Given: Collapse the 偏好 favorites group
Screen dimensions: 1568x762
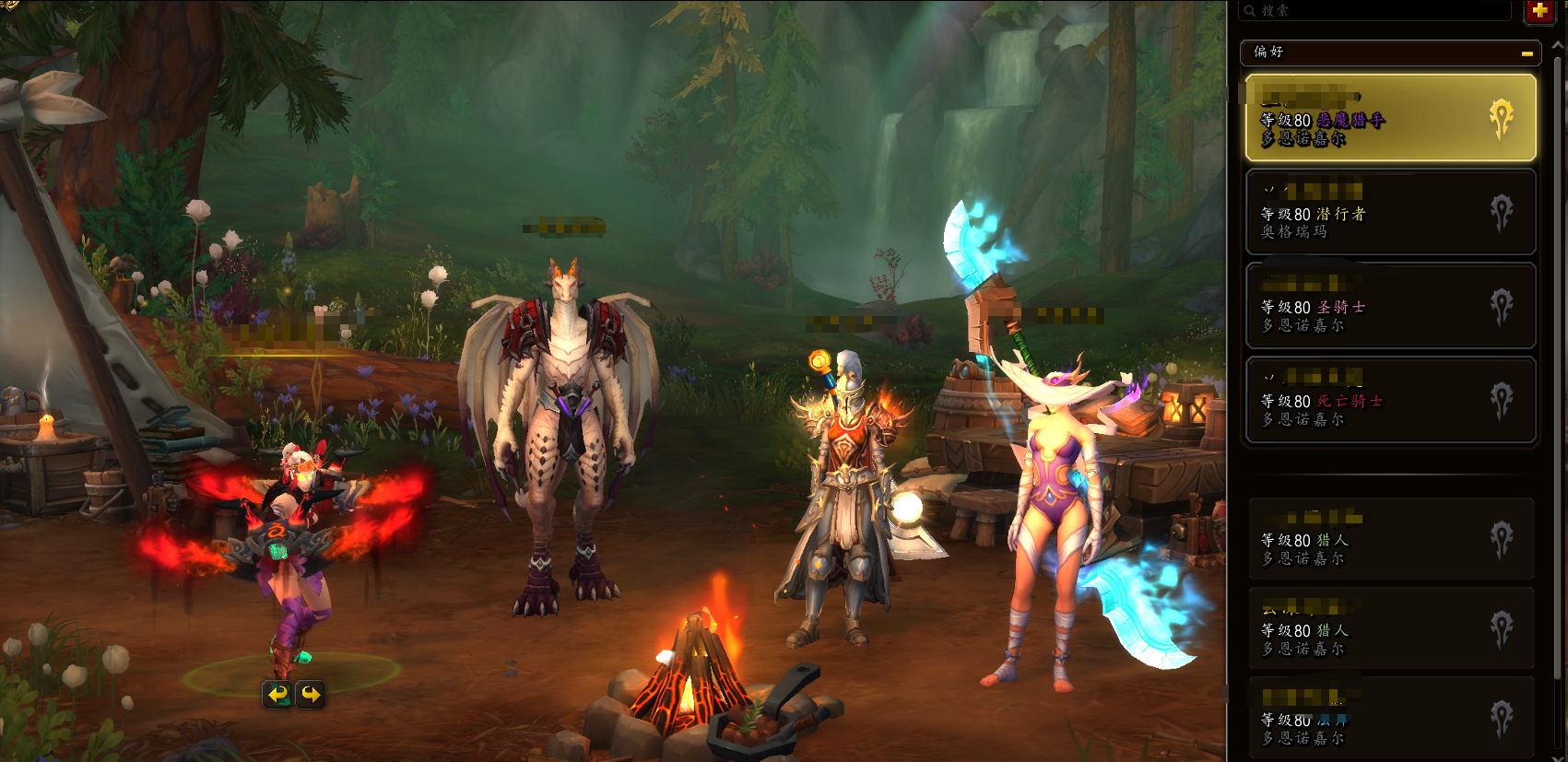Looking at the screenshot, I should pos(1527,53).
